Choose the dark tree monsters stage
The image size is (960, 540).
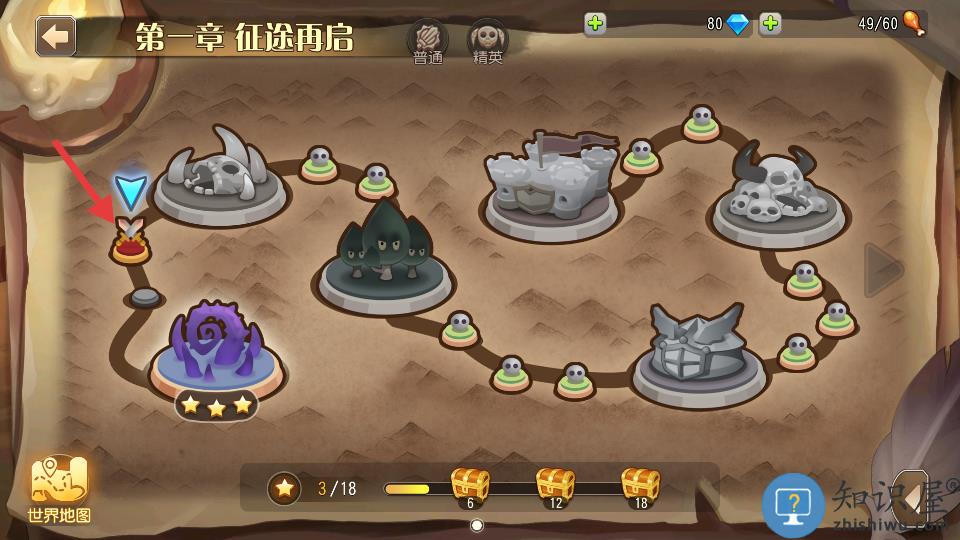coord(385,255)
